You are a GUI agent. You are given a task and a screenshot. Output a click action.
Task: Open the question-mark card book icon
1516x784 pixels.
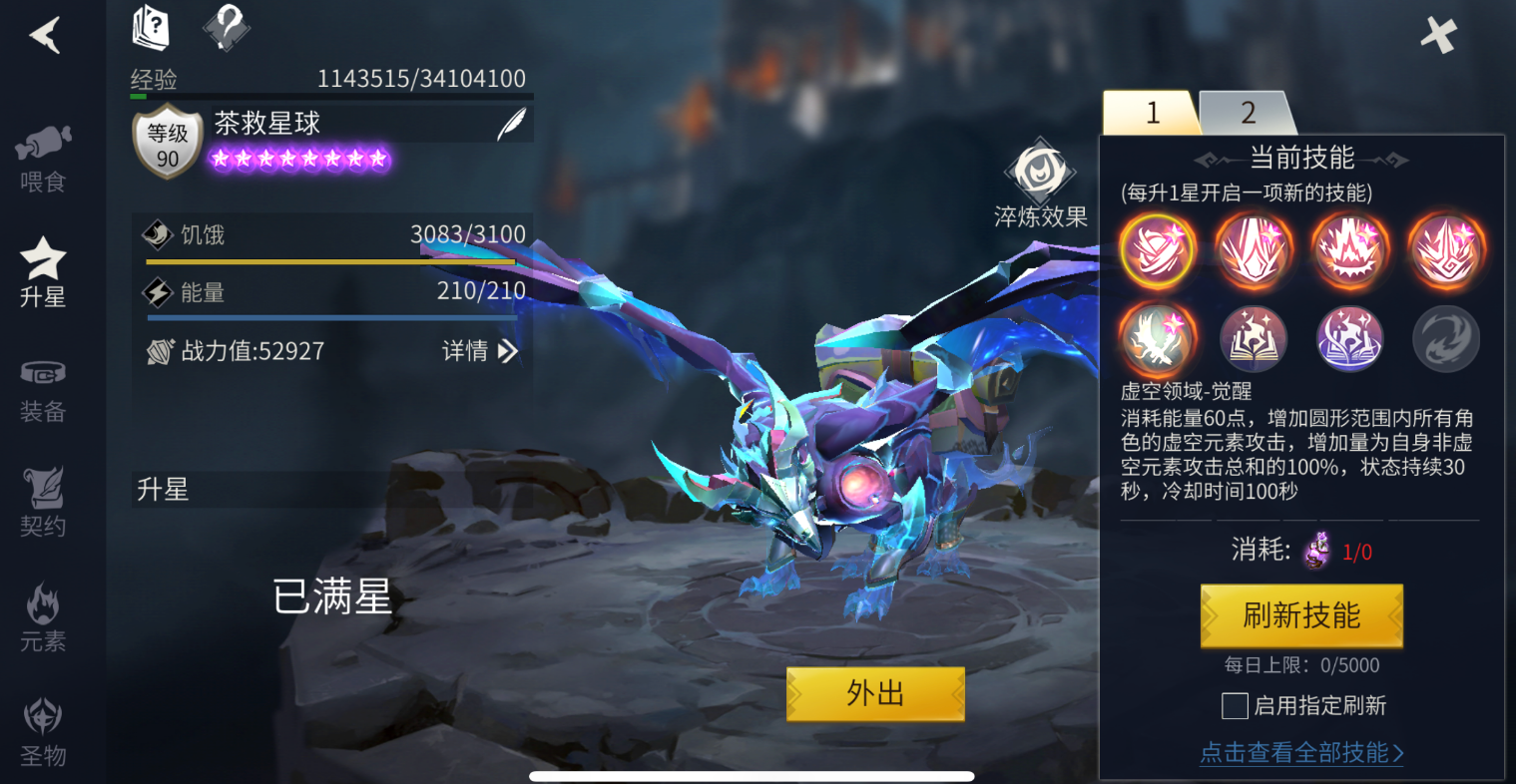pos(151,27)
